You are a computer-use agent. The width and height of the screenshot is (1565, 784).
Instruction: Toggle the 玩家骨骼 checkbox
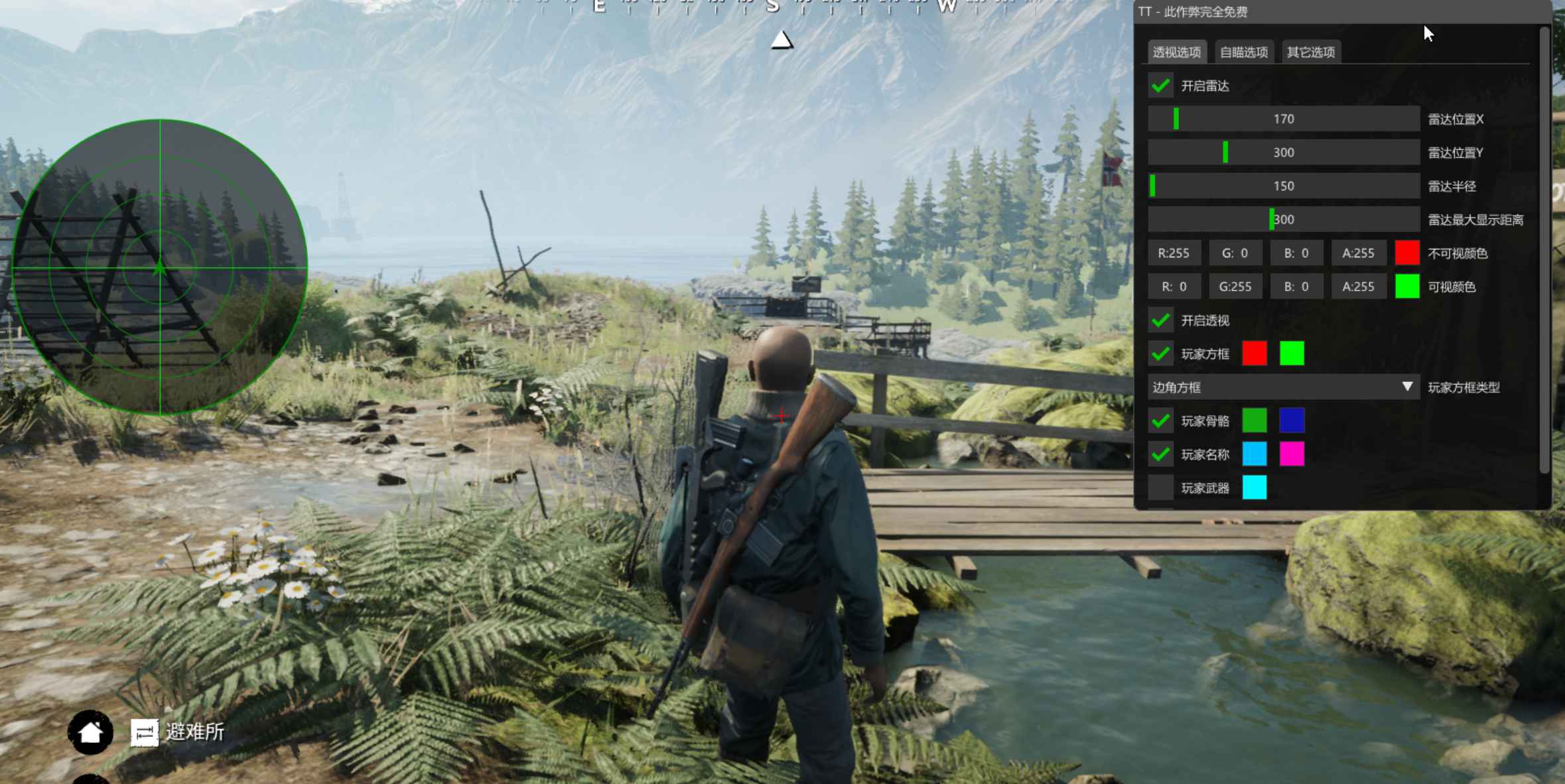click(x=1162, y=421)
